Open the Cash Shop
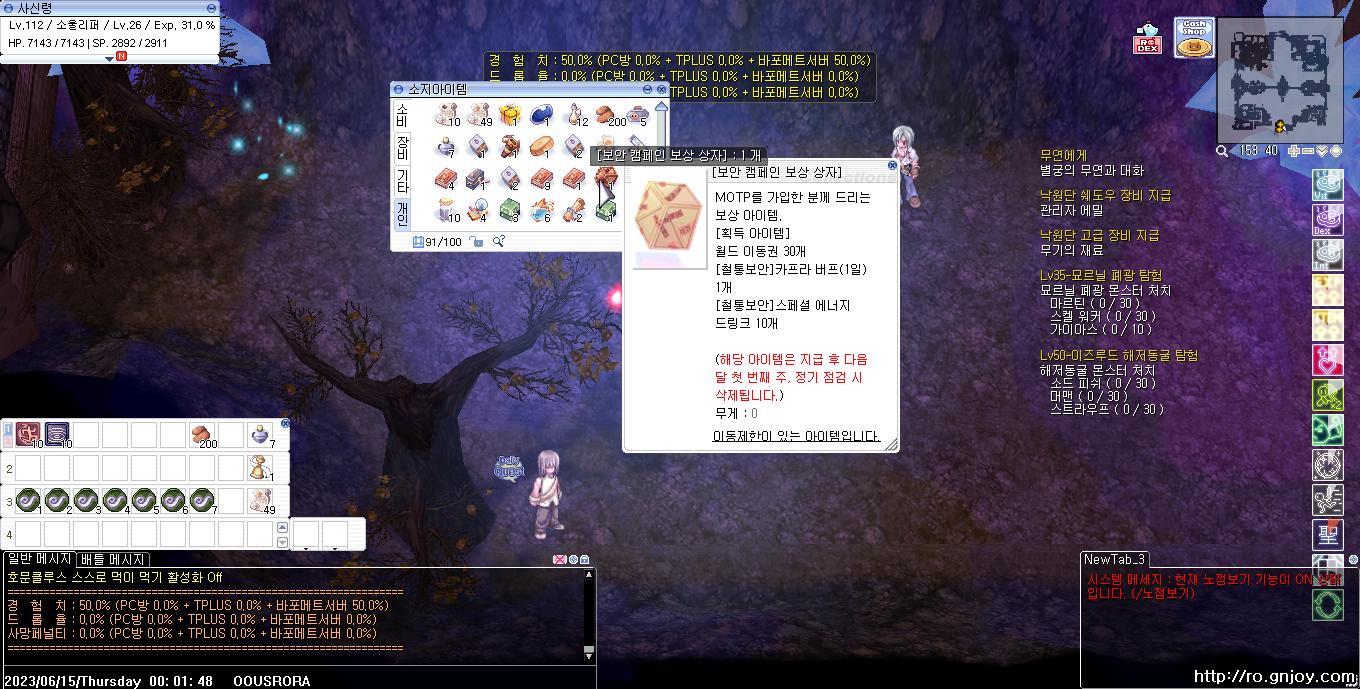Viewport: 1360px width, 689px height. [1194, 39]
